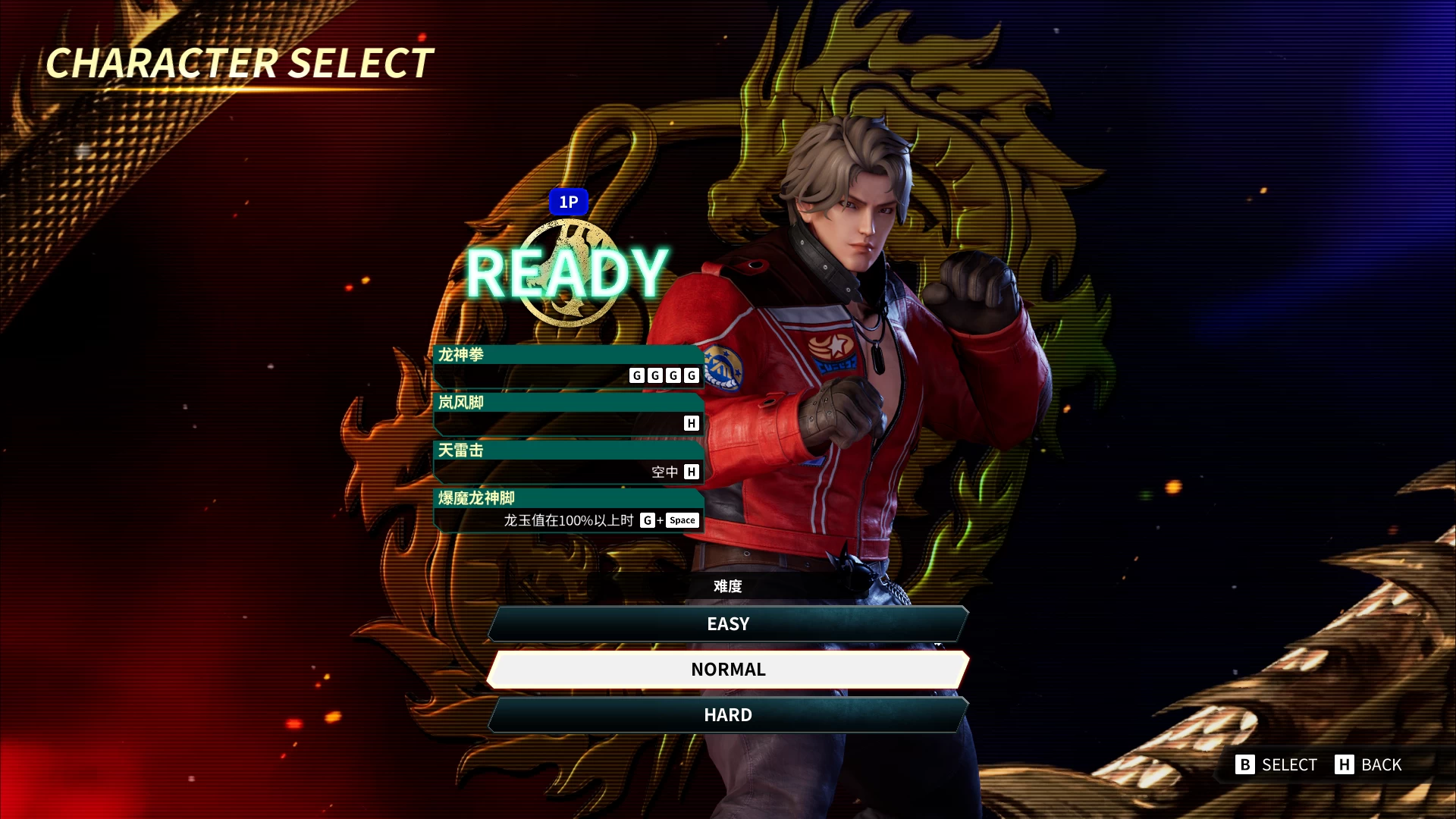Select NORMAL difficulty
This screenshot has width=1456, height=819.
click(x=728, y=670)
